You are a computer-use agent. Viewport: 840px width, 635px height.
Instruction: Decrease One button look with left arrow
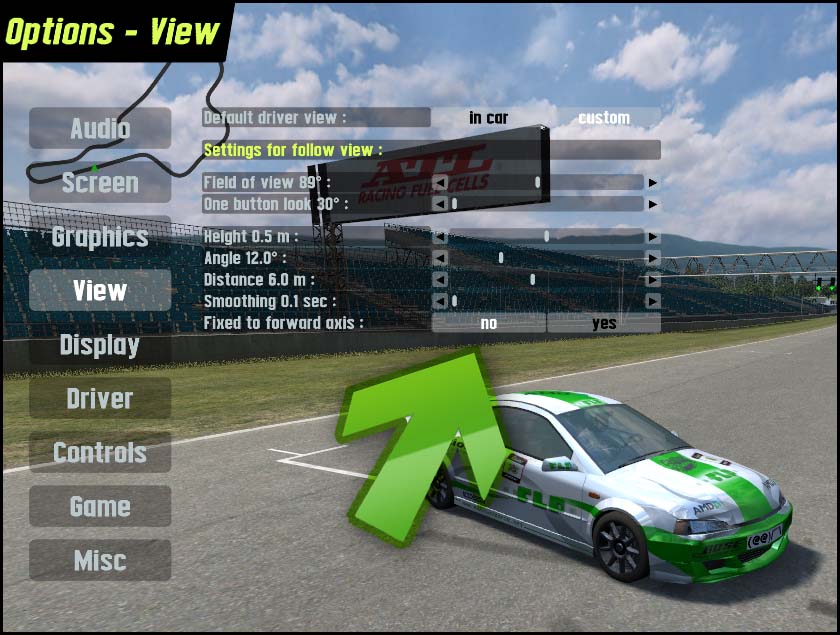tap(439, 204)
